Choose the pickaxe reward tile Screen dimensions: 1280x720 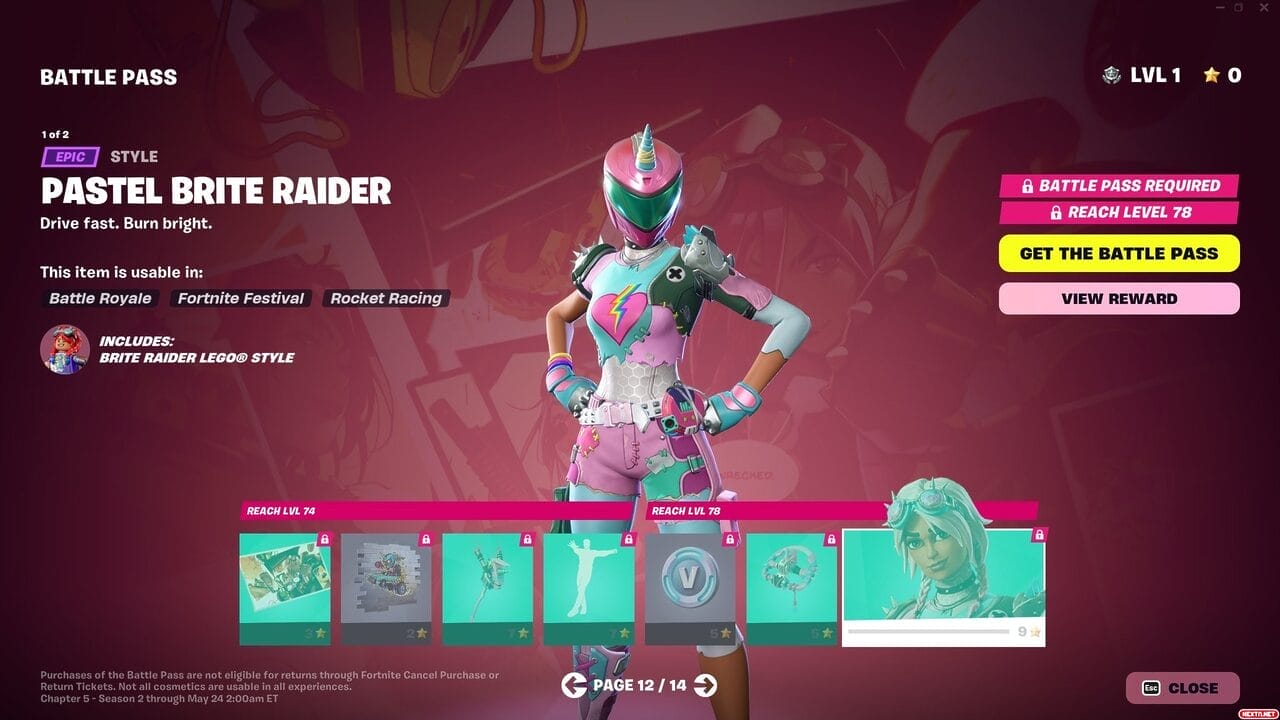[x=487, y=588]
